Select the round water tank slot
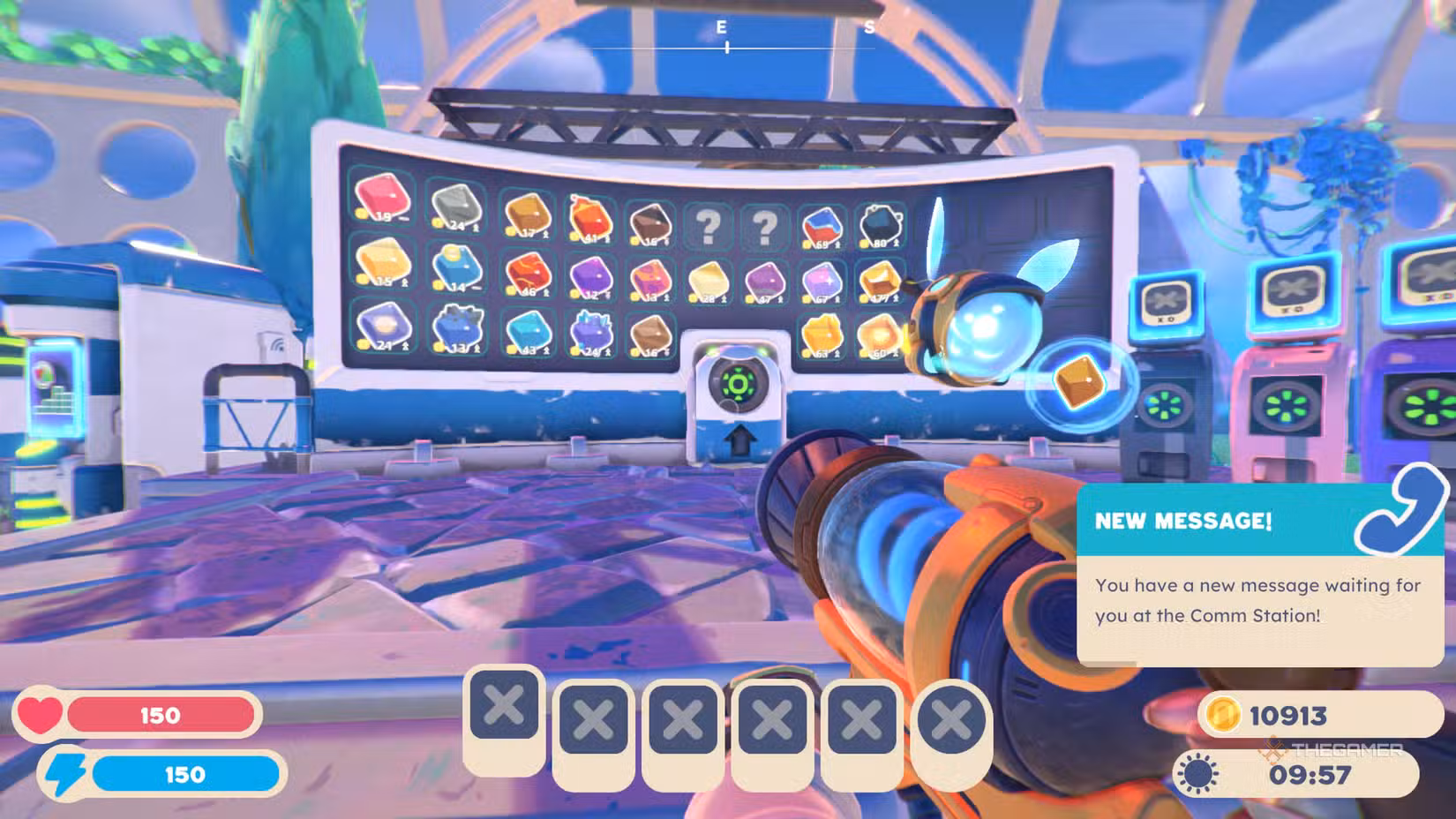The image size is (1456, 819). pyautogui.click(x=950, y=722)
